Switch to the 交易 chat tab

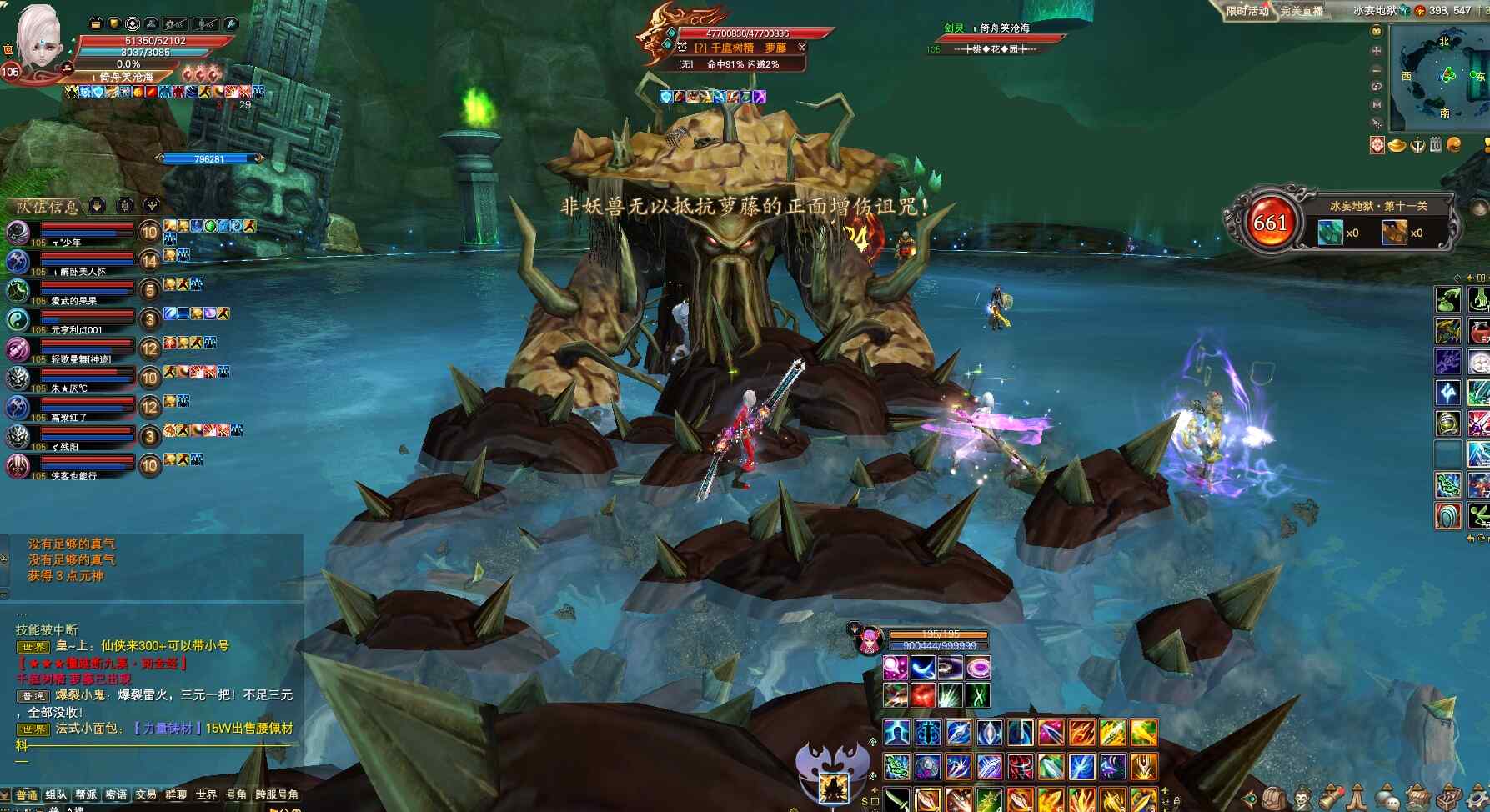146,795
